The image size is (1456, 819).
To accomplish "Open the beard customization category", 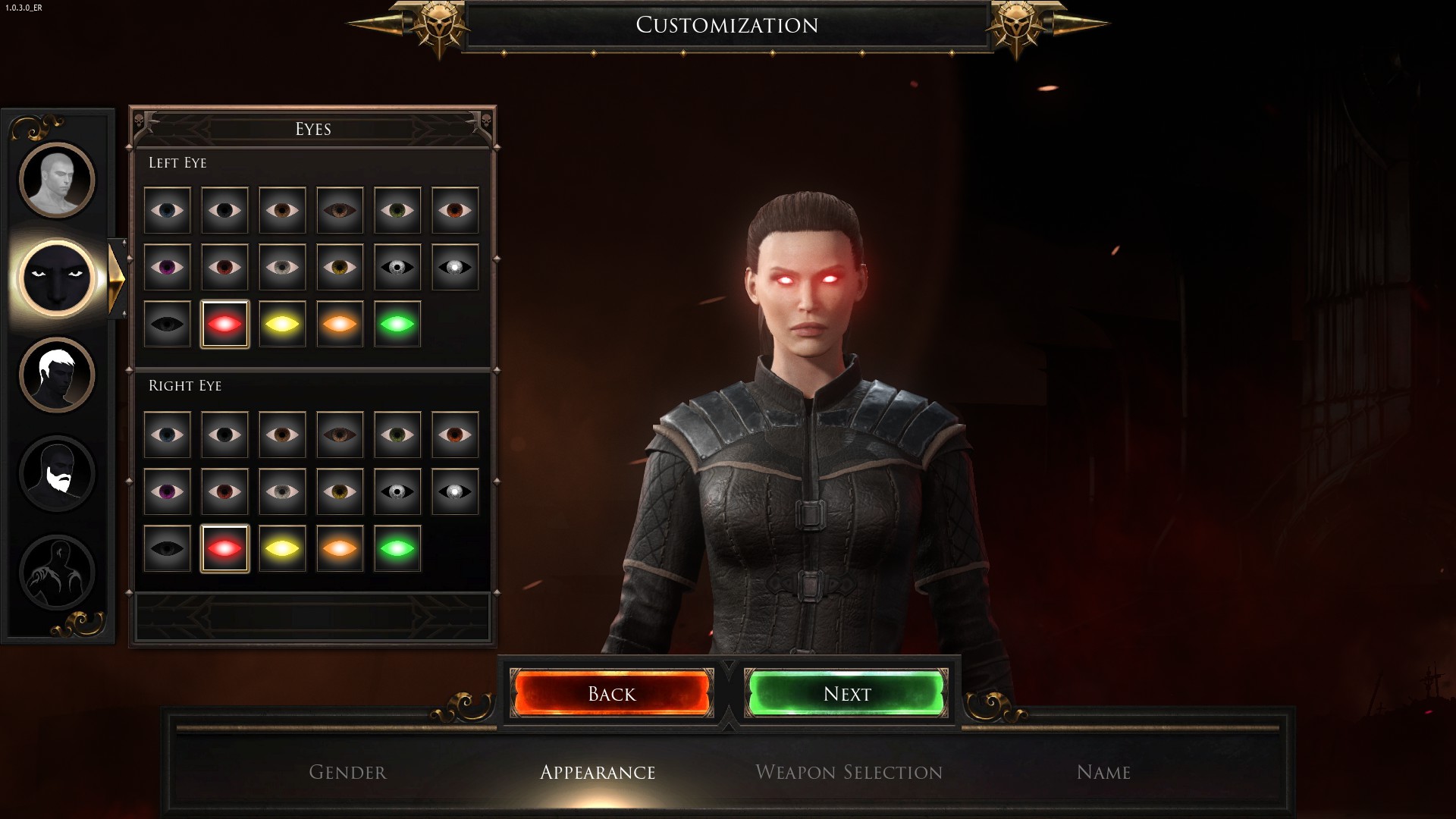I will 57,473.
